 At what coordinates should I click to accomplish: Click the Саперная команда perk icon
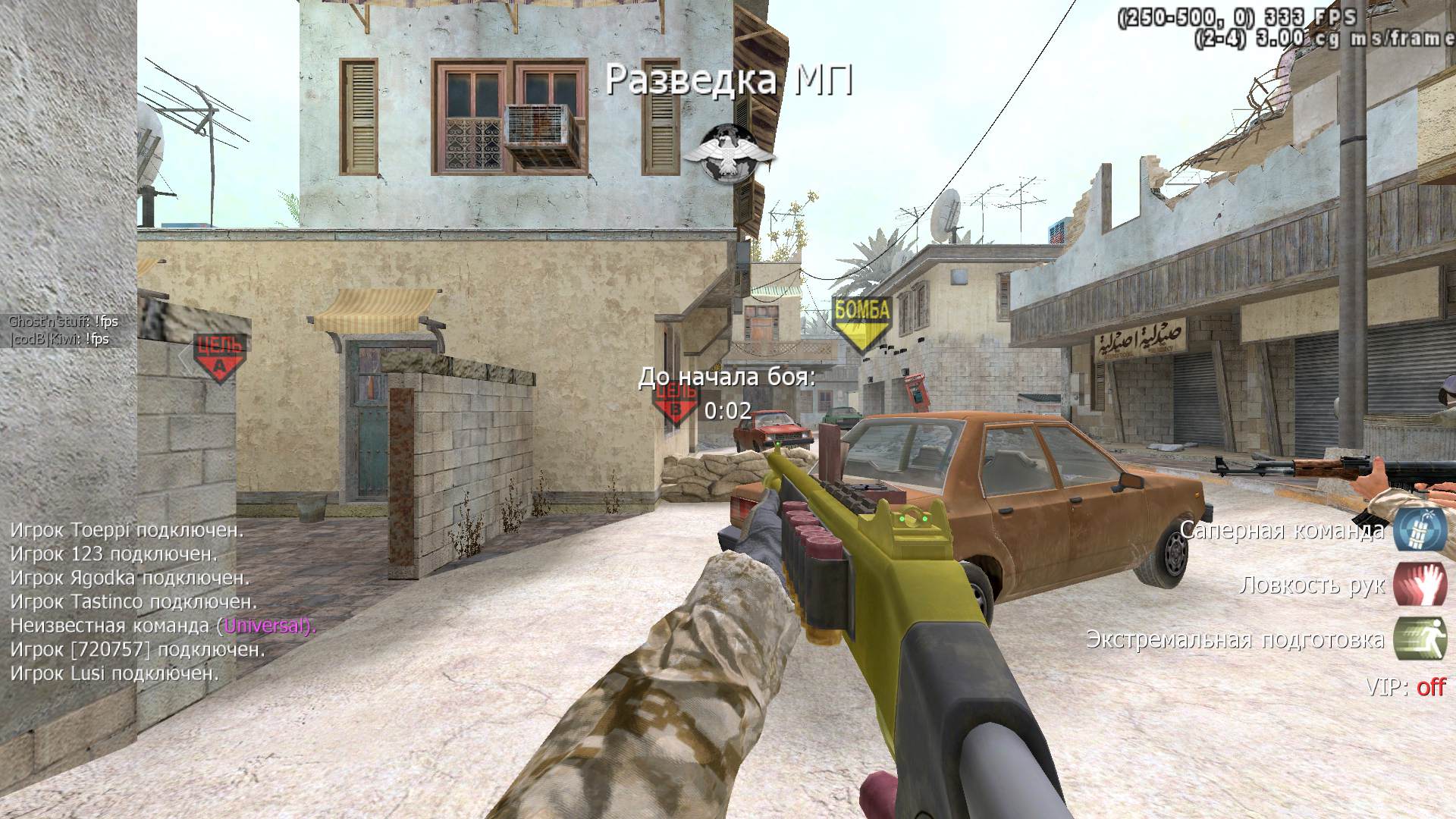(1420, 529)
